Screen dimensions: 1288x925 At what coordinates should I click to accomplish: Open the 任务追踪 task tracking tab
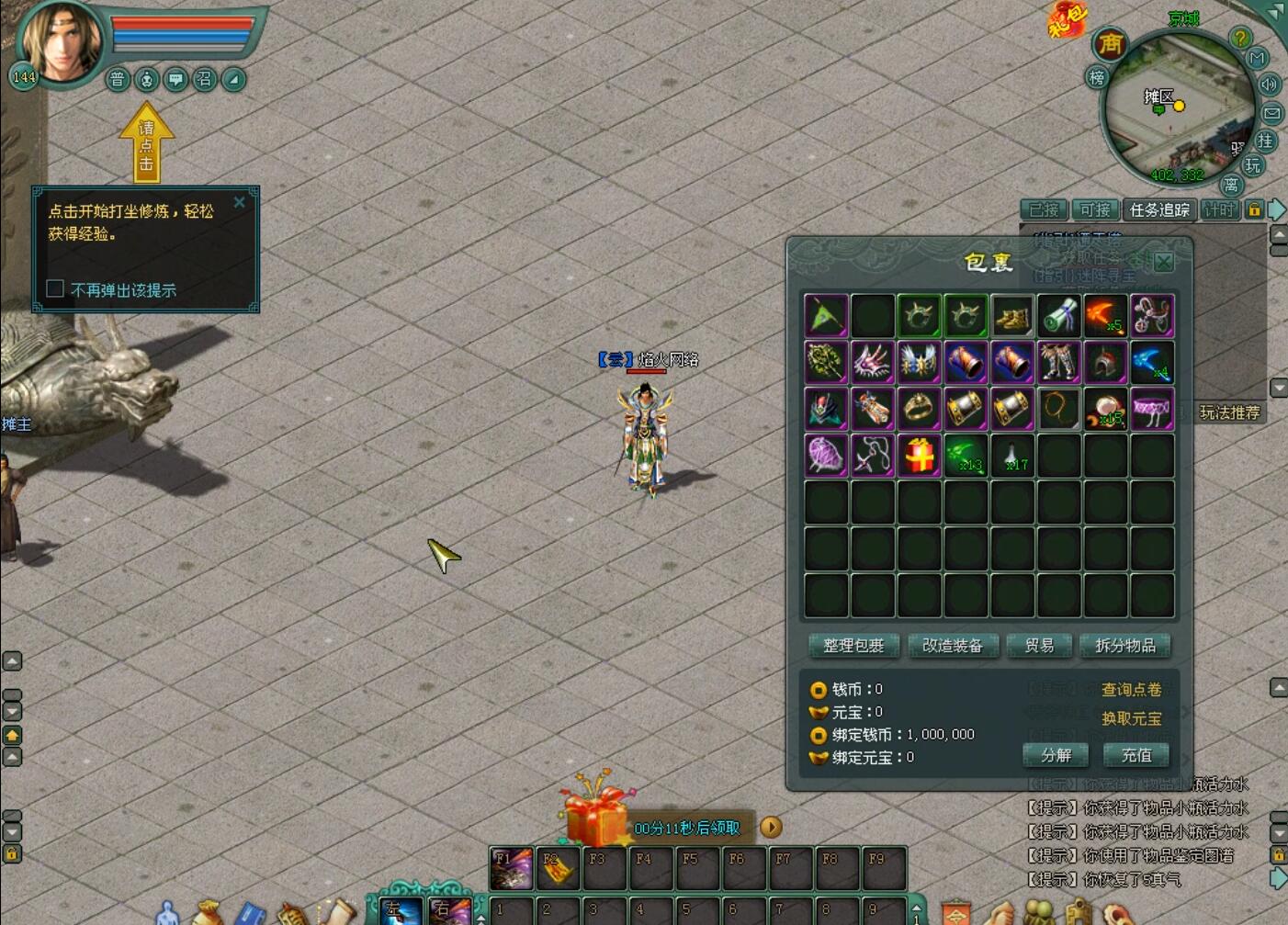(1160, 209)
